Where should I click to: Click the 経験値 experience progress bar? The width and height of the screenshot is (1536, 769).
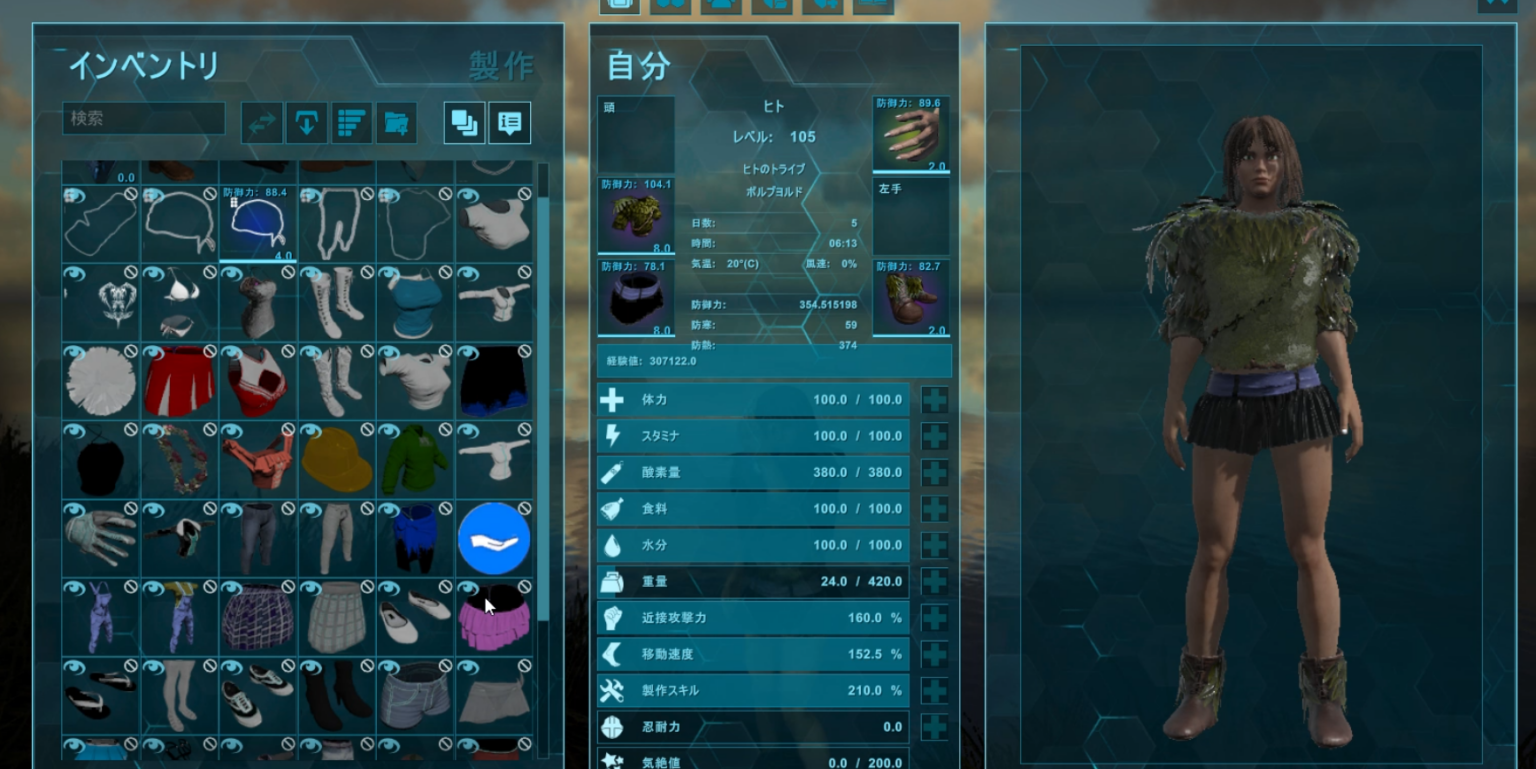point(773,361)
